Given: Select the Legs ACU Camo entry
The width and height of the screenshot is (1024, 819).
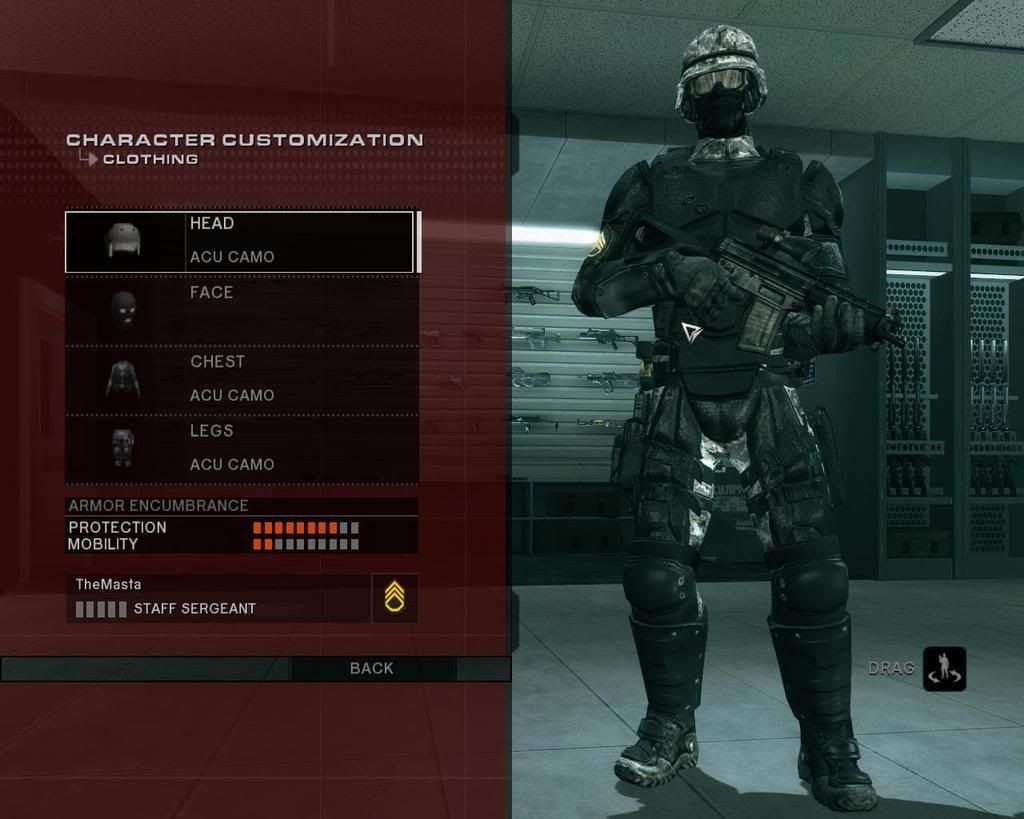Looking at the screenshot, I should pos(240,448).
